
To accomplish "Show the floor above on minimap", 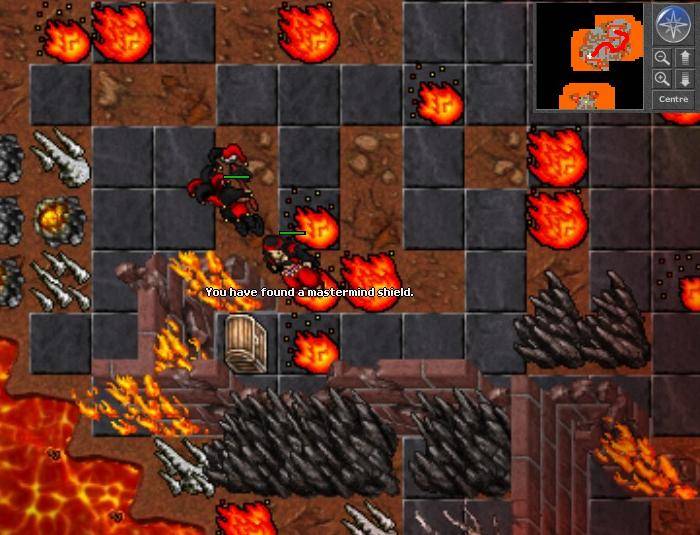I will point(685,58).
